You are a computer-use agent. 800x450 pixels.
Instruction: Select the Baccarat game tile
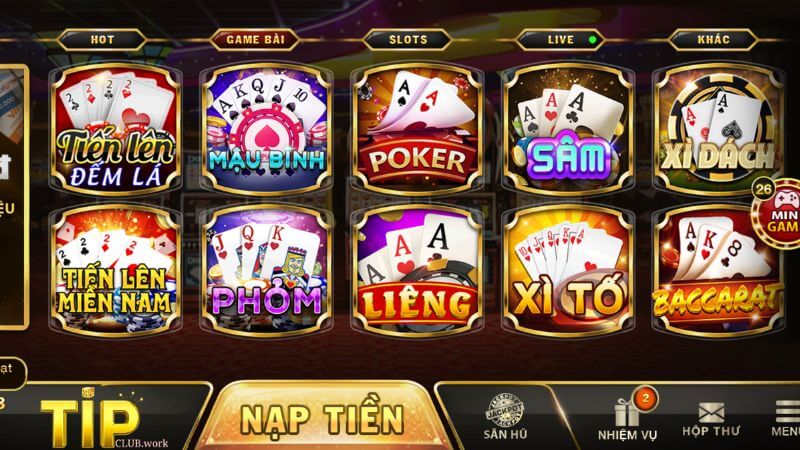(717, 265)
